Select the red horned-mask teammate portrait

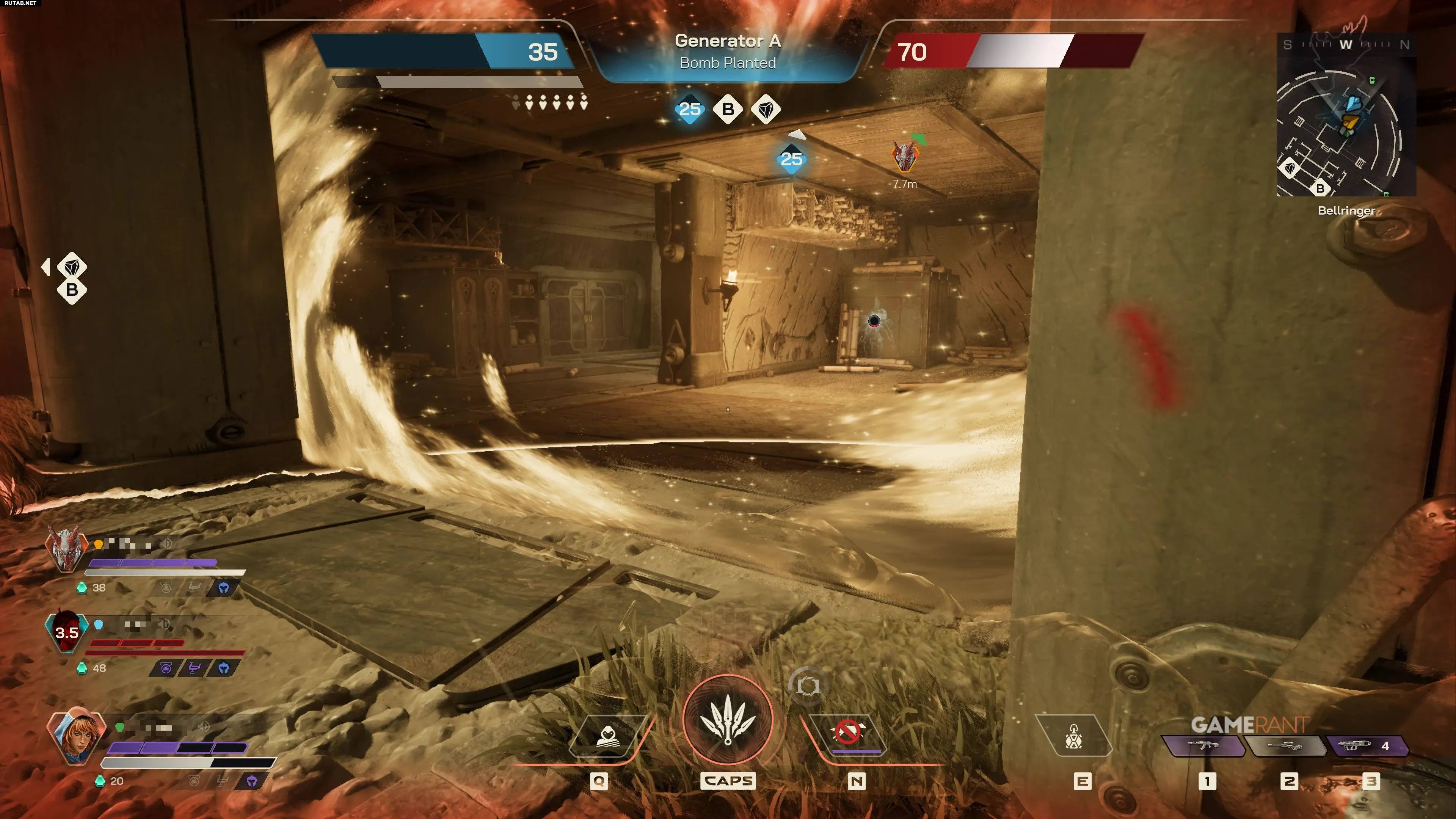(66, 548)
